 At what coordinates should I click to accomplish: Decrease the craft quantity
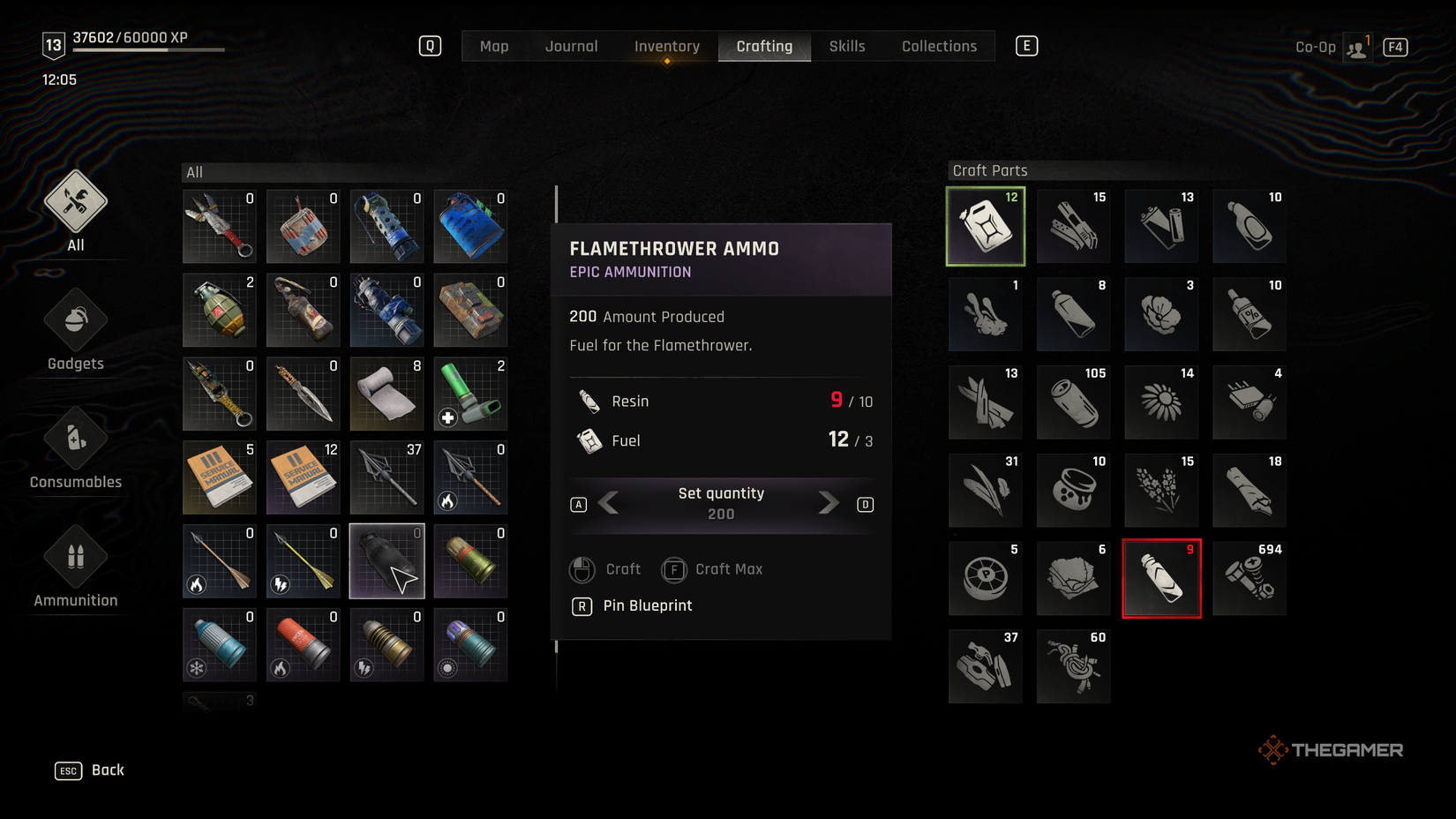click(611, 504)
